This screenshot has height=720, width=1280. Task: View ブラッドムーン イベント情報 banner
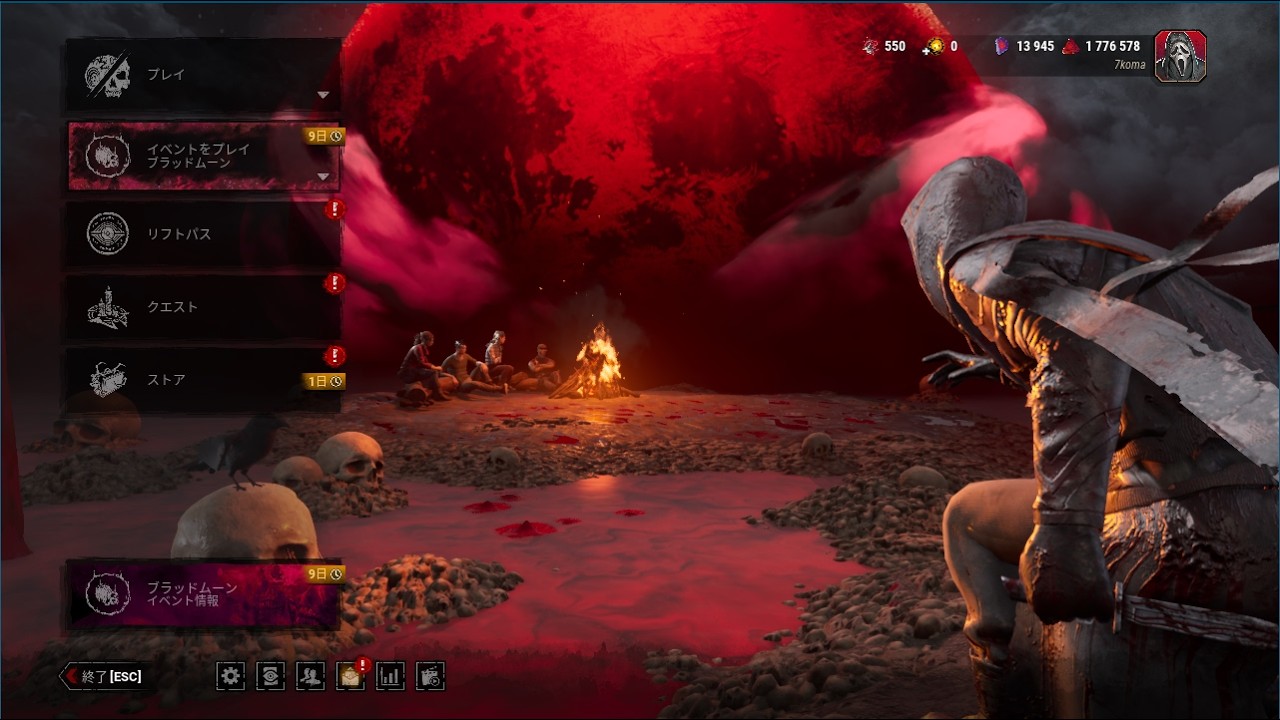[203, 594]
